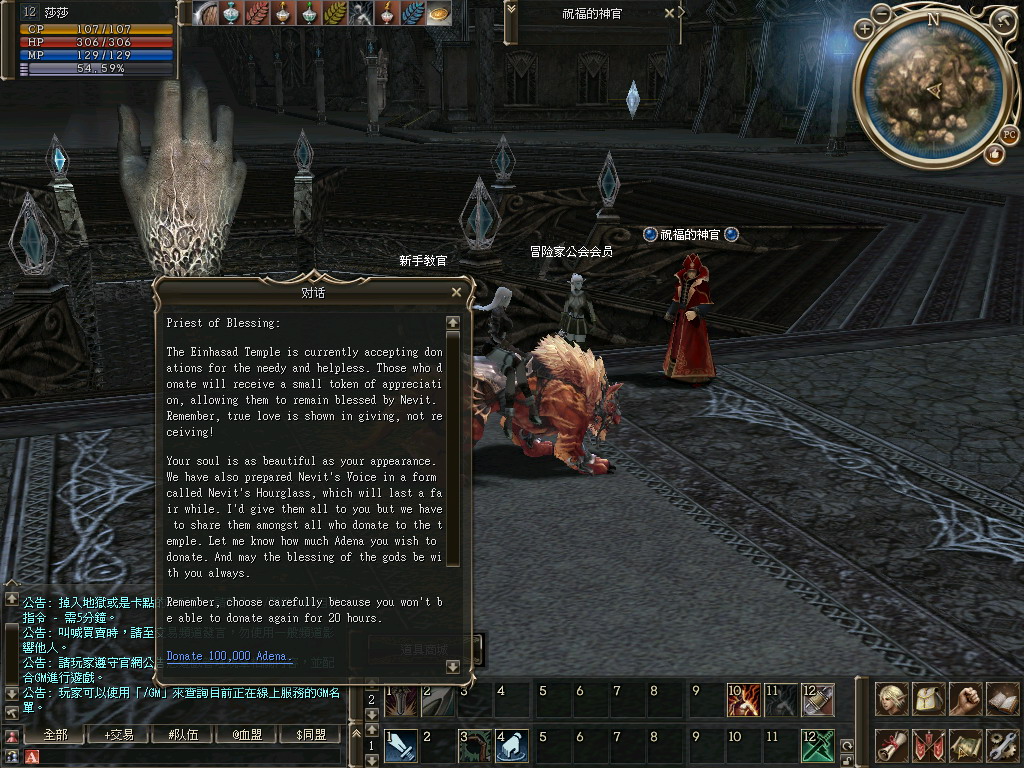Activate the crossed green swords in slot 12
The image size is (1024, 768).
click(817, 746)
